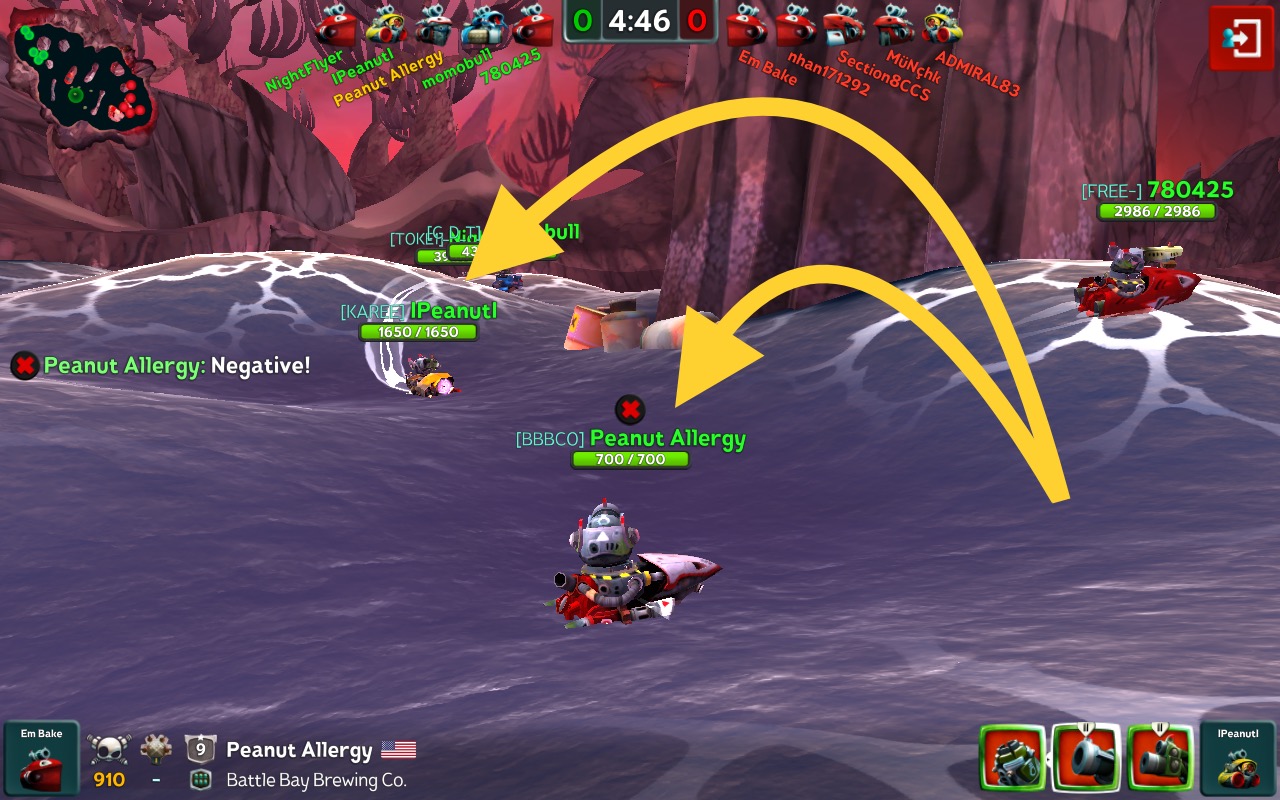Spectate lPeanutl from the top team bar

pyautogui.click(x=385, y=26)
